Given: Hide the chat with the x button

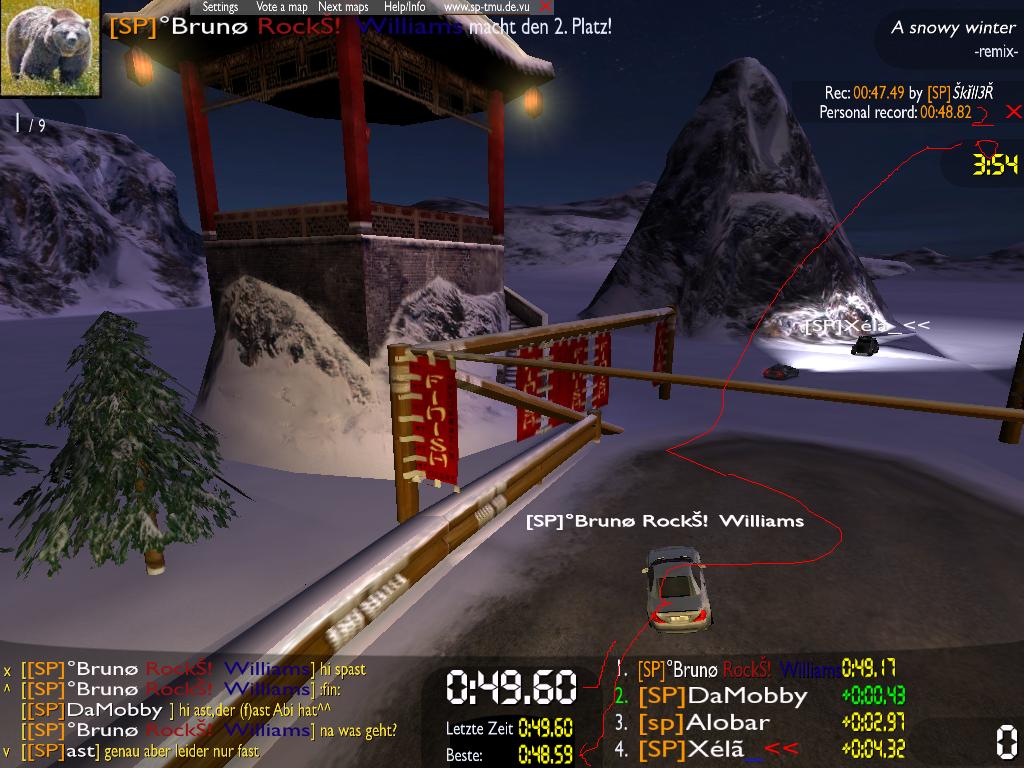Looking at the screenshot, I should coord(7,670).
